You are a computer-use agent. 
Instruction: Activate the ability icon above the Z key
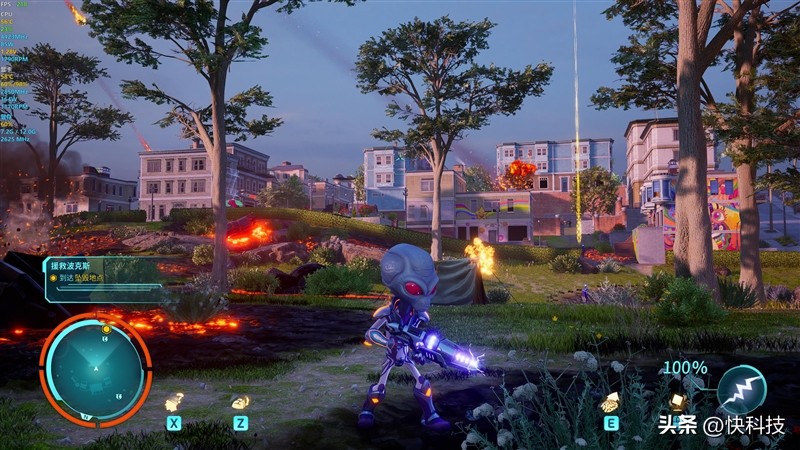pyautogui.click(x=240, y=402)
